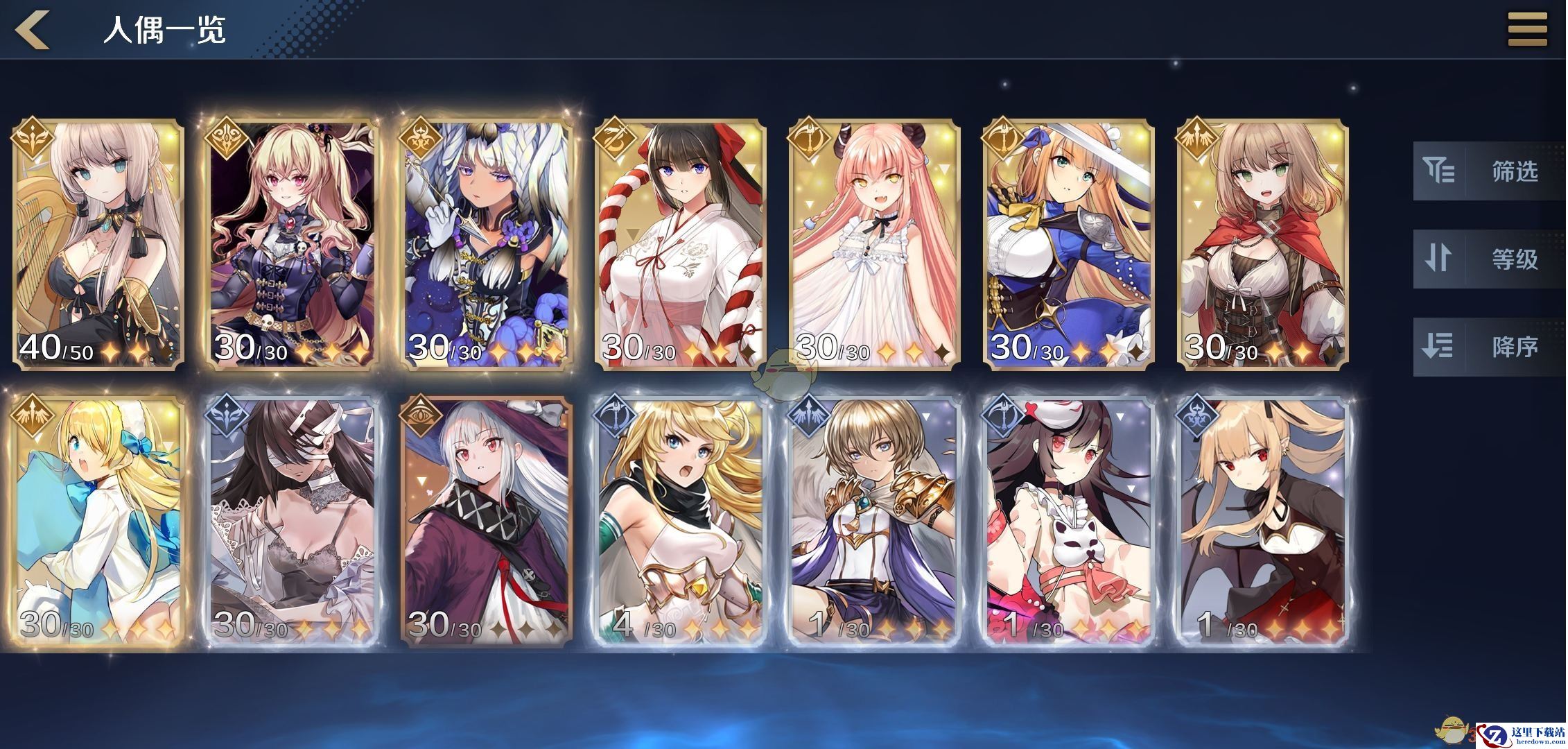Viewport: 1568px width, 749px height.
Task: Choose the blue-dress swordswoman doll card
Action: tap(1069, 244)
